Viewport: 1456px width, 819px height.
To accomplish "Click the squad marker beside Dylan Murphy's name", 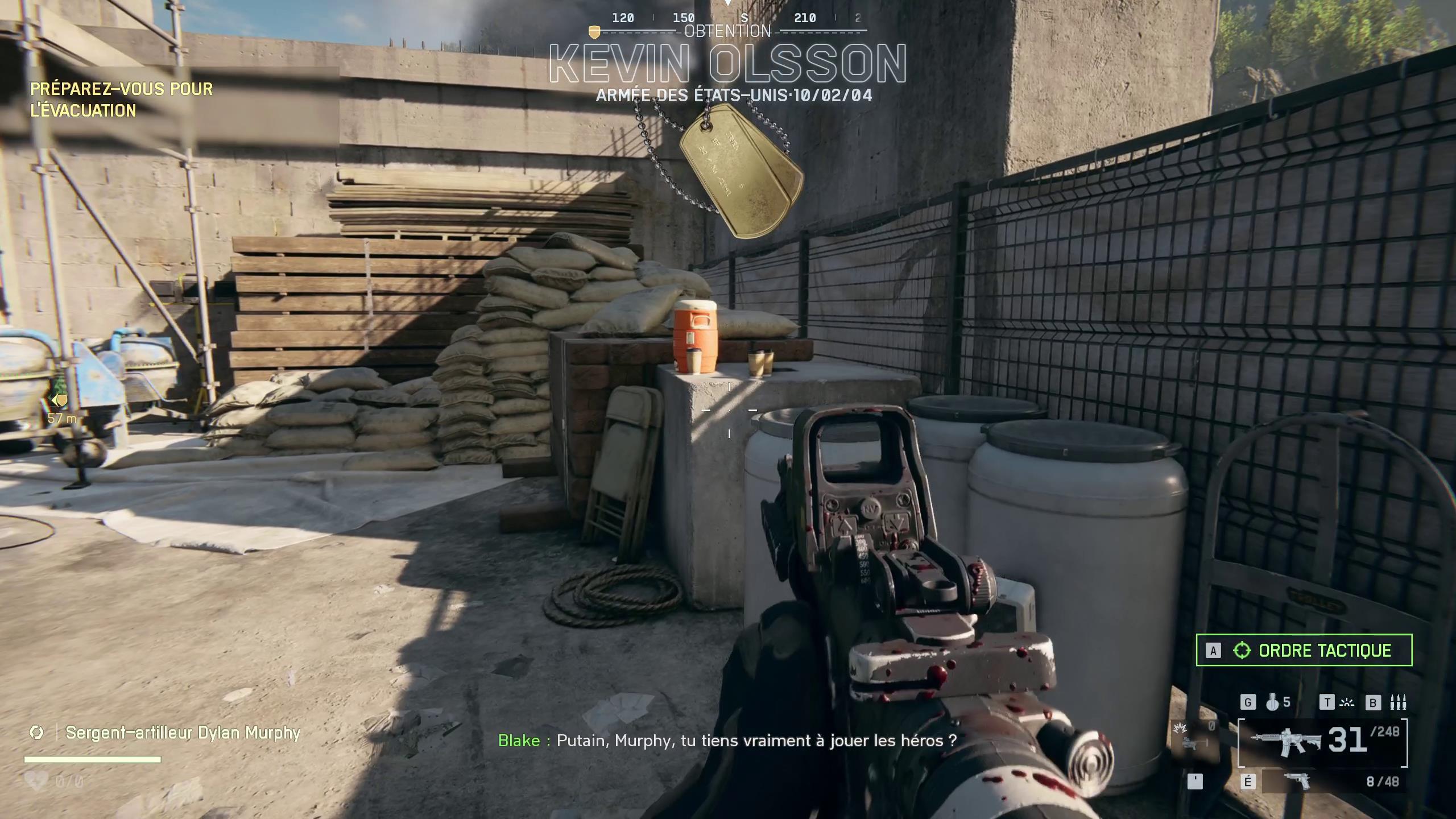I will pos(36,733).
